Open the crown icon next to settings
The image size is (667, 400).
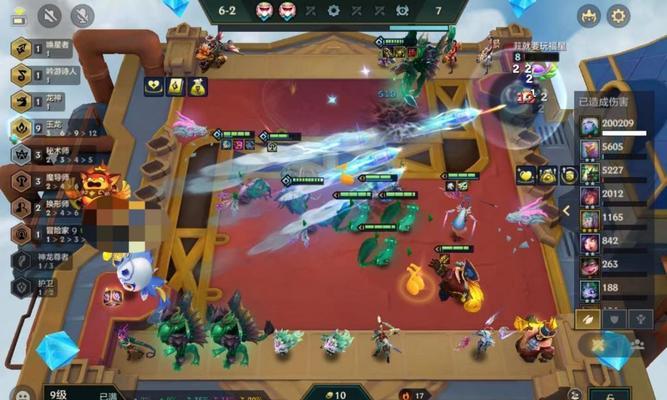[x=589, y=15]
